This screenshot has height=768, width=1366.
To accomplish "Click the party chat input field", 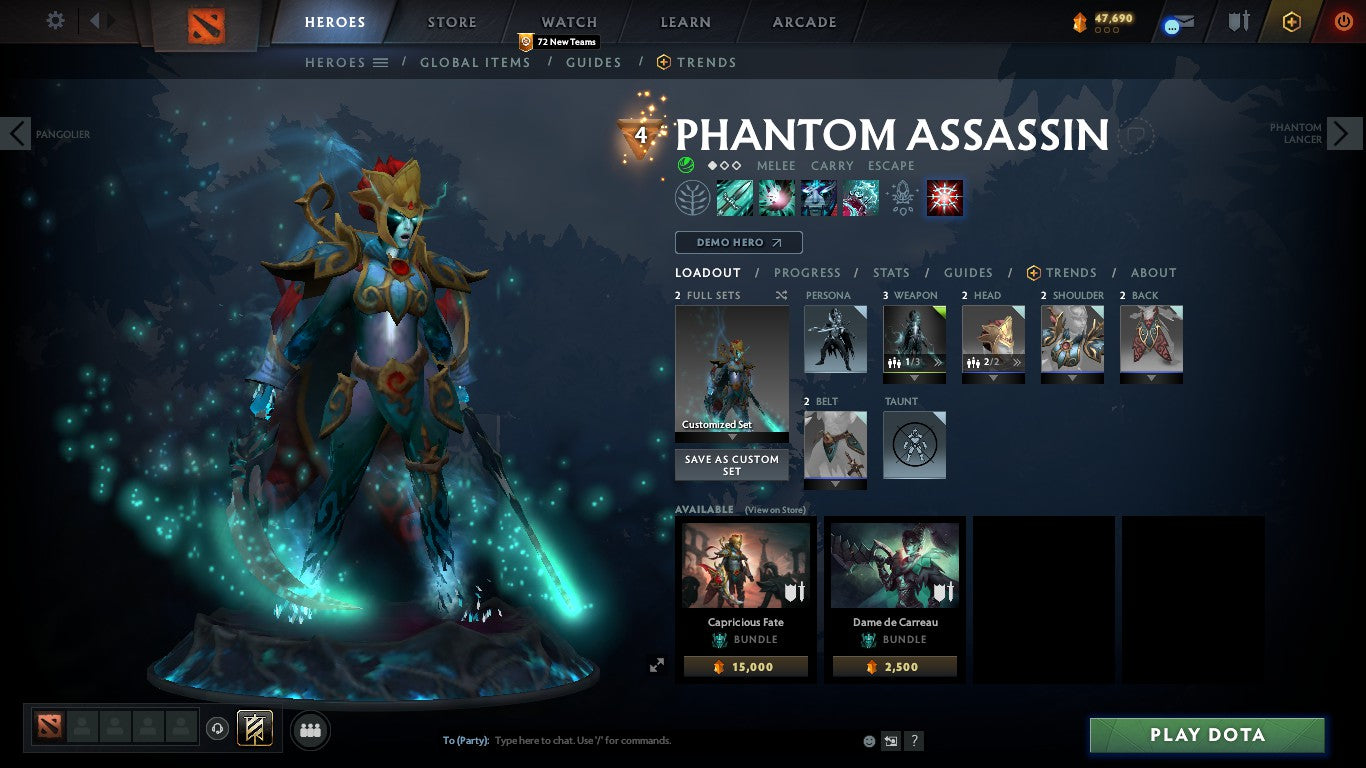I will tap(600, 740).
